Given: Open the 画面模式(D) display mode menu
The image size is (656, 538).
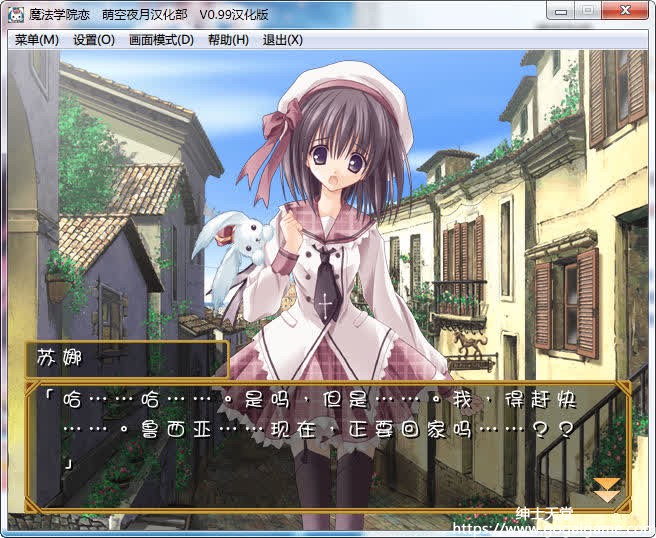Looking at the screenshot, I should point(161,40).
